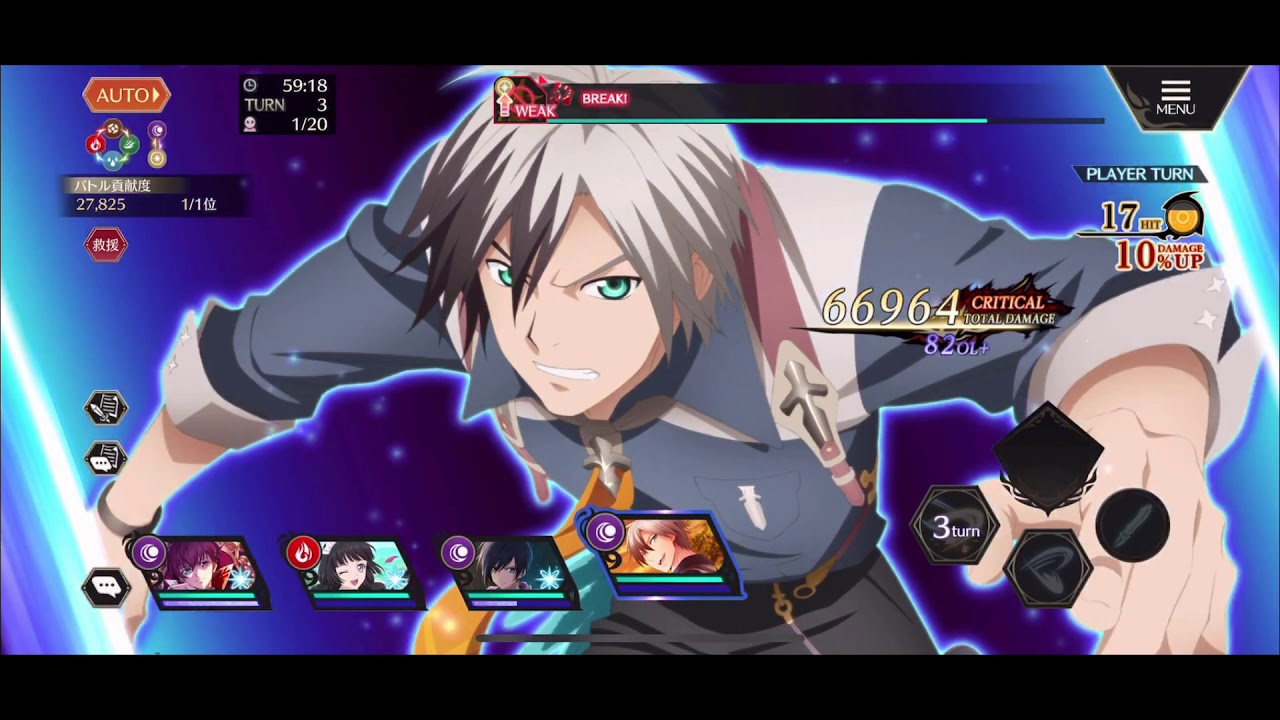Tap the red 救援 rescue button
Screen dimensions: 1280x720
click(x=106, y=245)
